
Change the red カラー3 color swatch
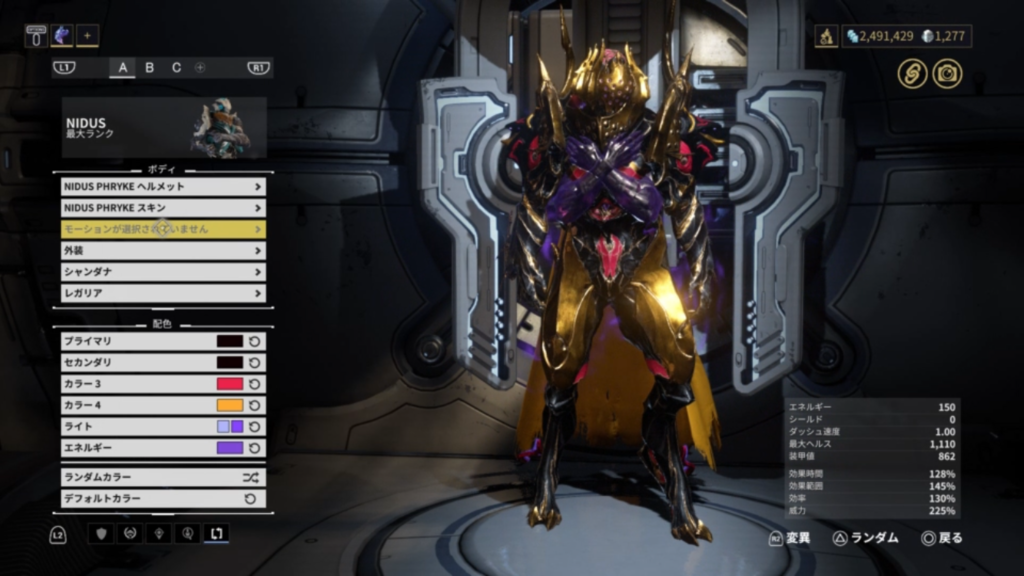(x=230, y=384)
